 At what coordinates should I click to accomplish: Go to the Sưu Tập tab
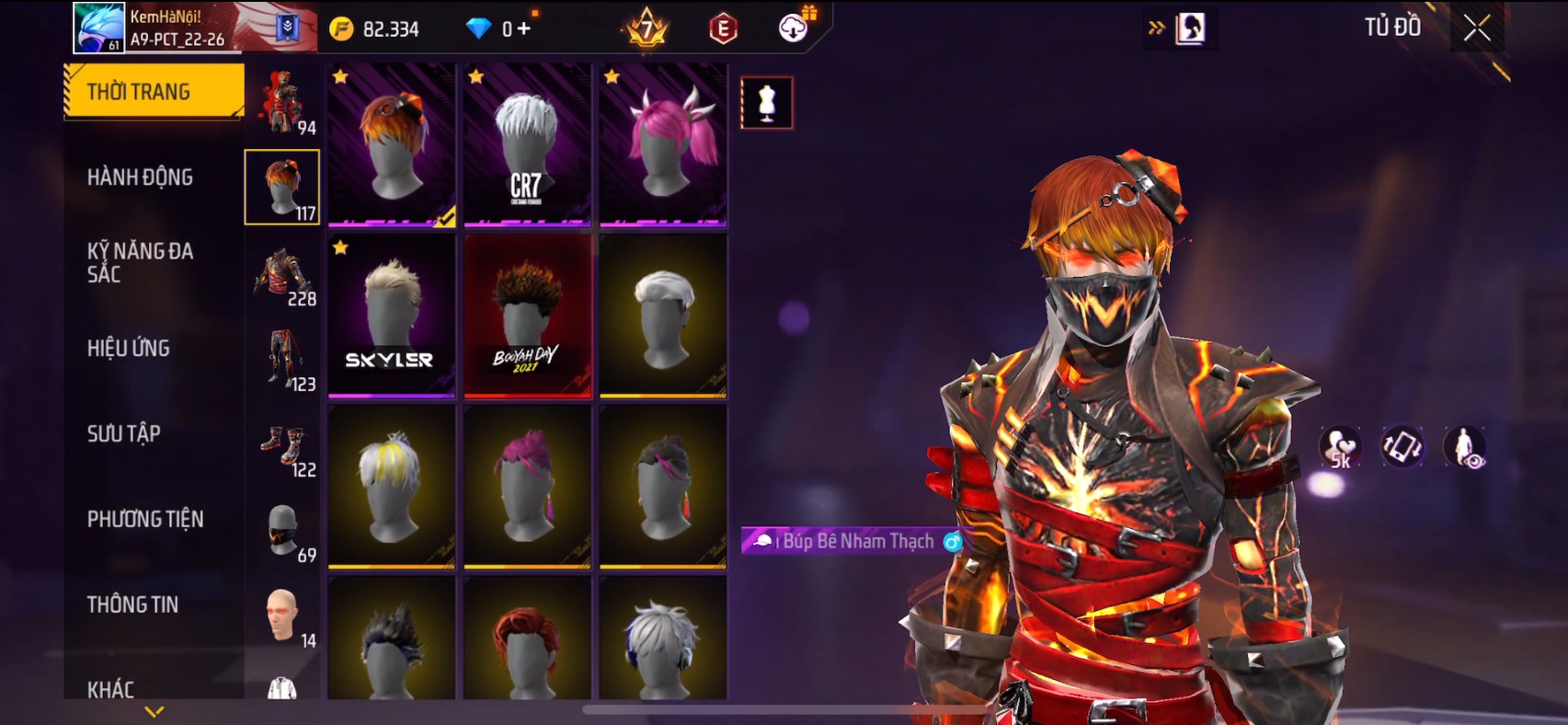tap(124, 433)
